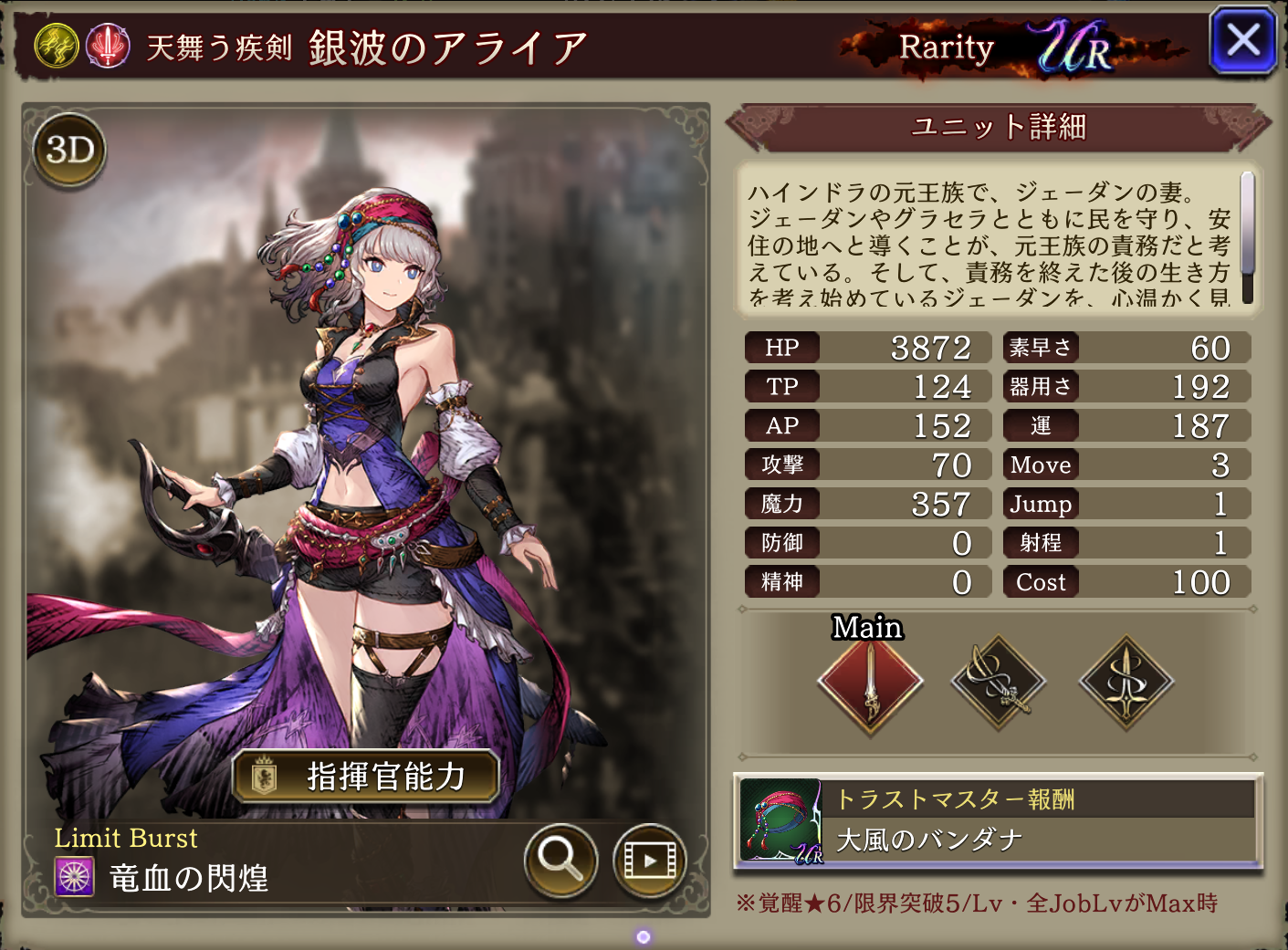Tap the yellow wind element icon

pyautogui.click(x=57, y=46)
